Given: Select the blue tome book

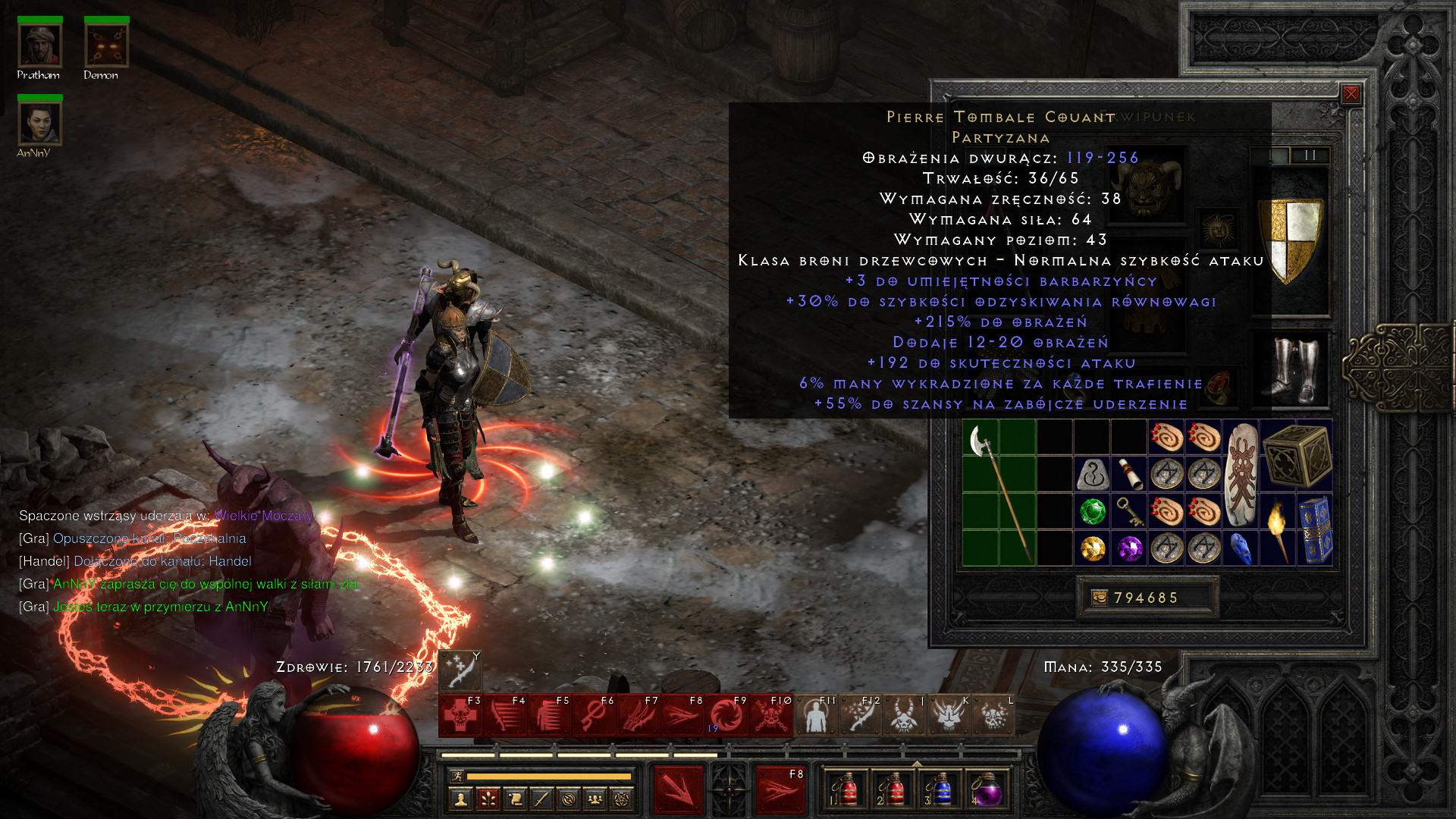Looking at the screenshot, I should [1315, 530].
